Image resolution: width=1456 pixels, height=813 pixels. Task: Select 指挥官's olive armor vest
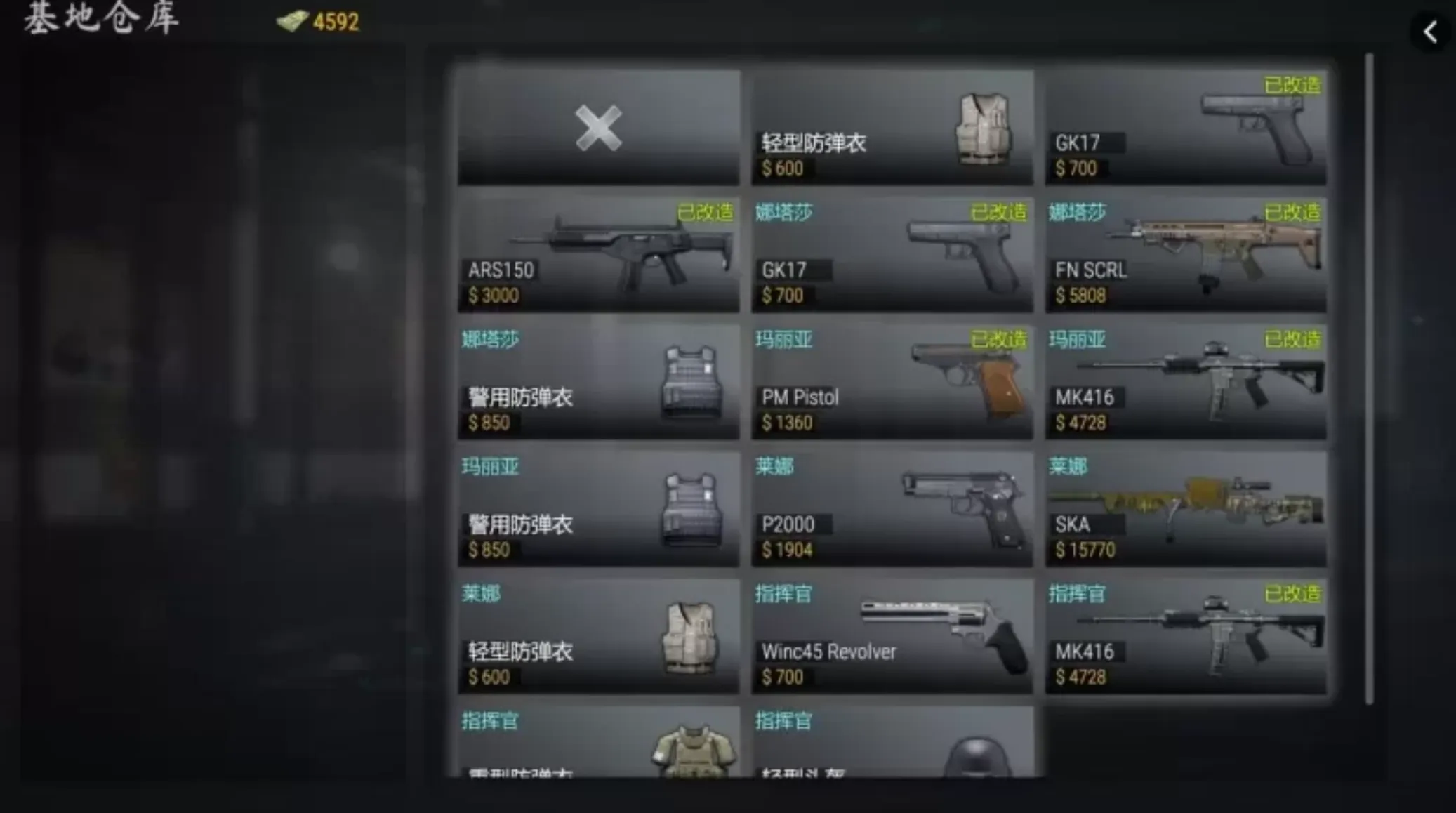tap(598, 743)
